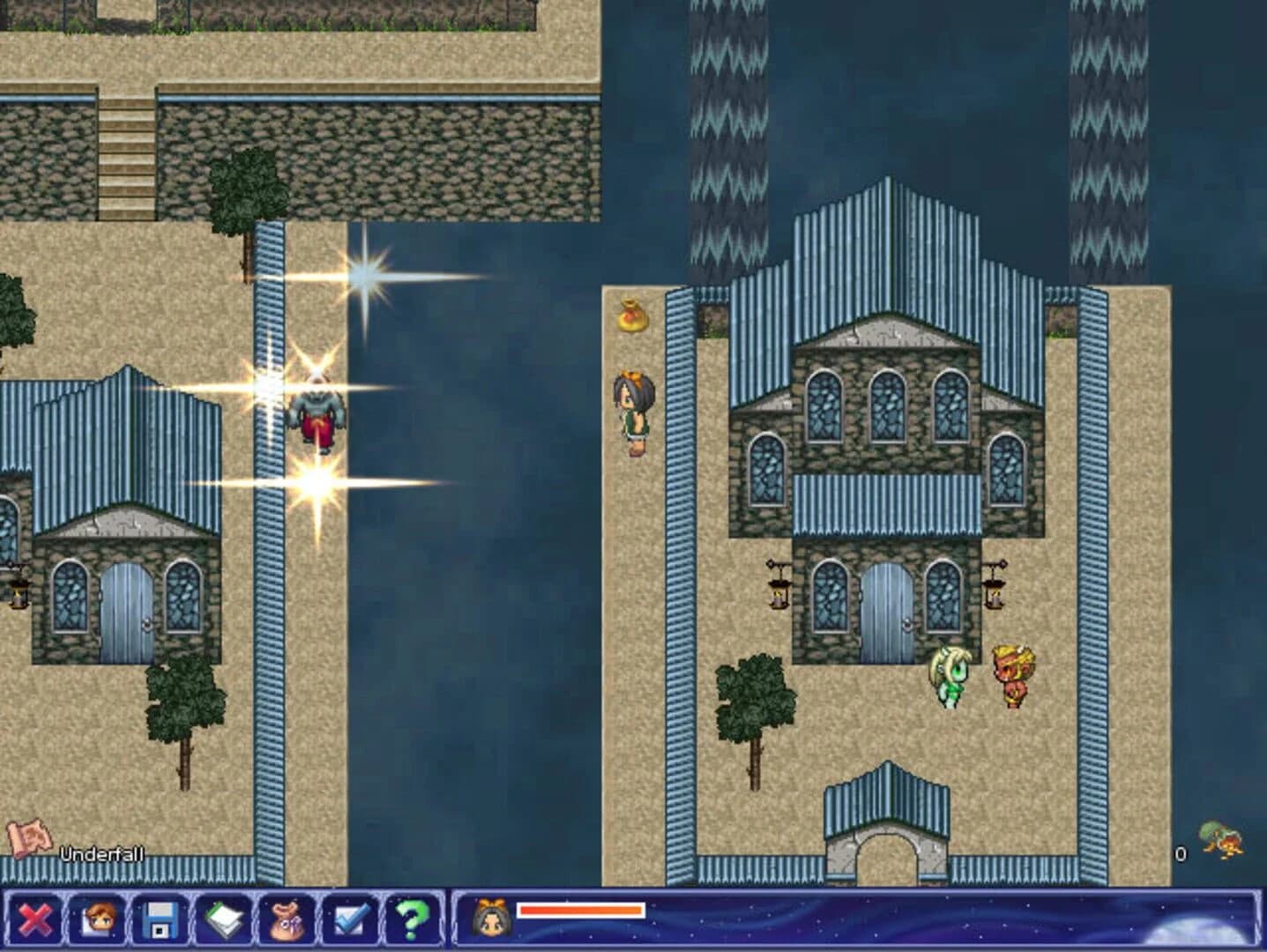Click the Underfall location label
Image resolution: width=1267 pixels, height=952 pixels.
103,852
